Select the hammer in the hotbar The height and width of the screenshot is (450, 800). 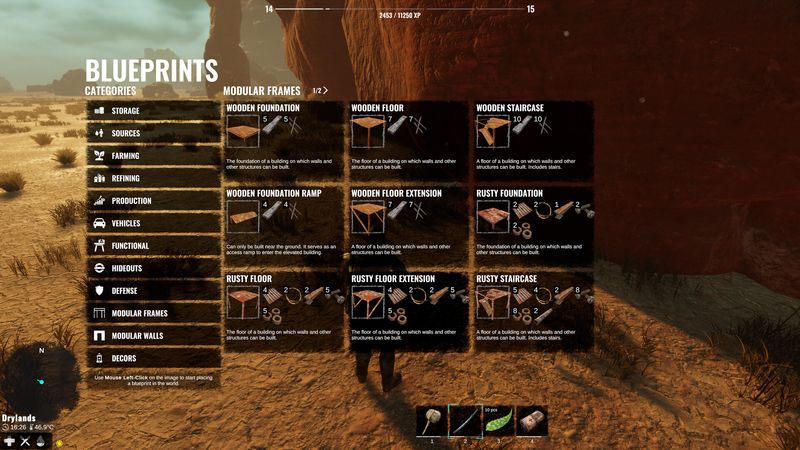(x=431, y=421)
